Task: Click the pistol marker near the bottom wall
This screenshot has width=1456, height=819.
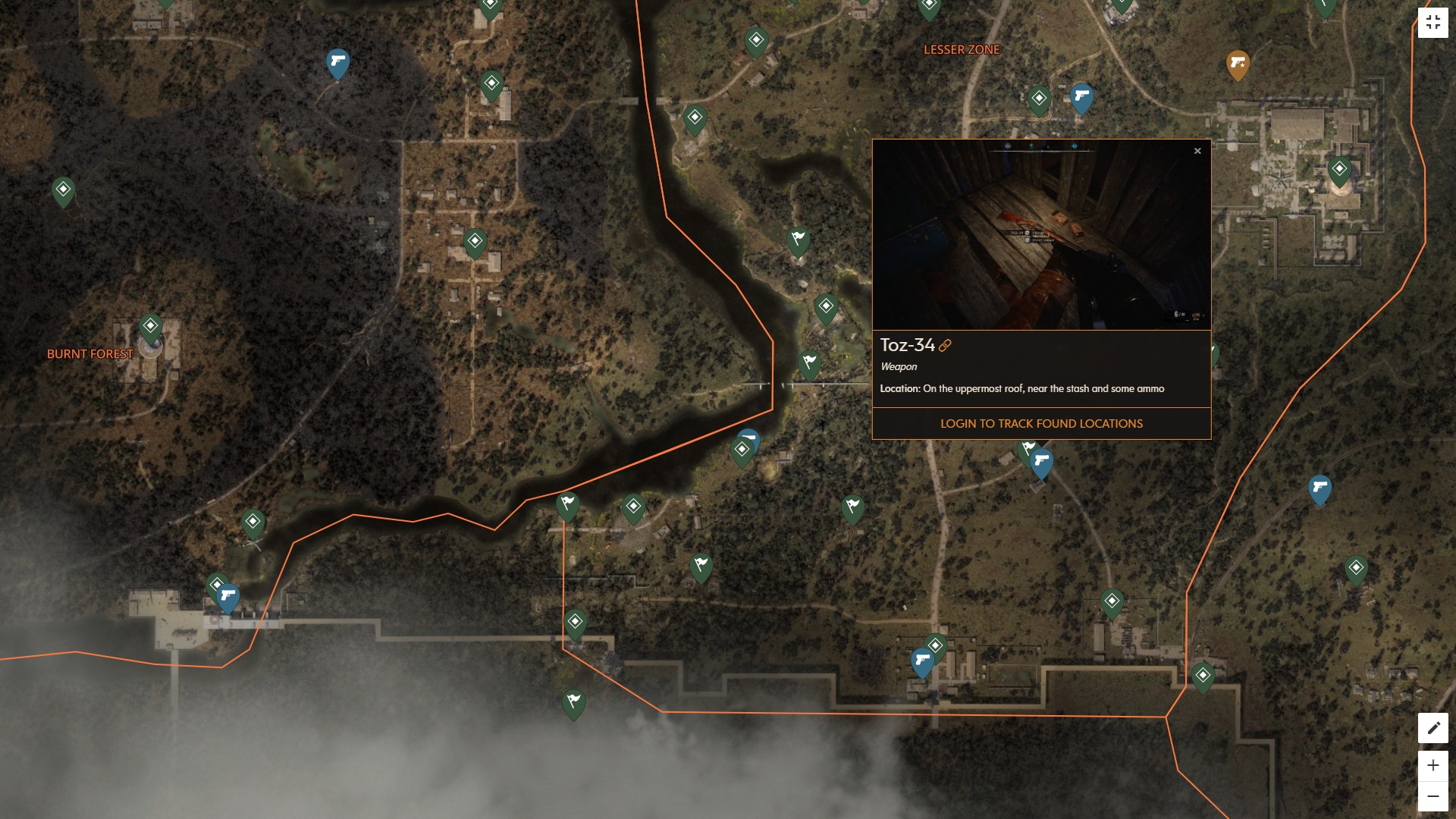Action: coord(922,660)
